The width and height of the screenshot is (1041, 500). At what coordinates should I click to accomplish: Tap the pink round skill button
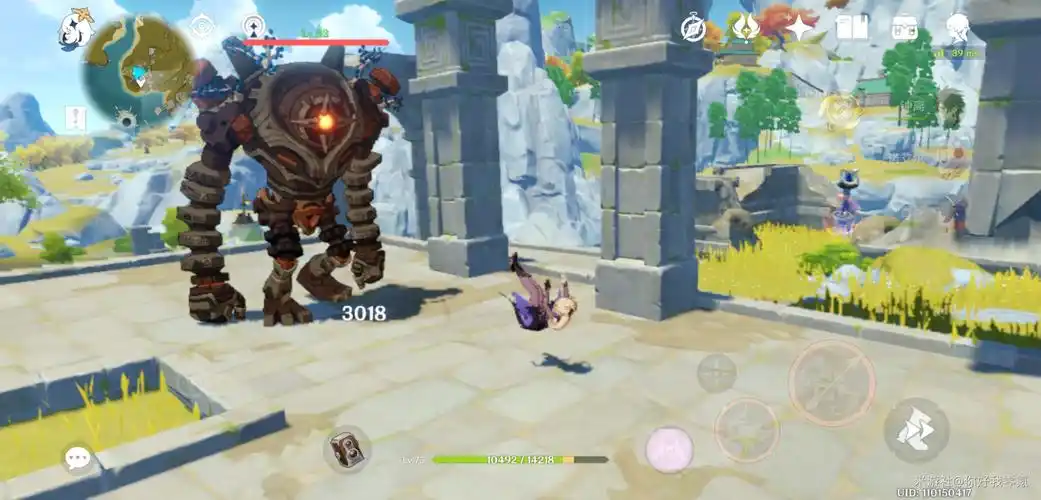point(669,448)
